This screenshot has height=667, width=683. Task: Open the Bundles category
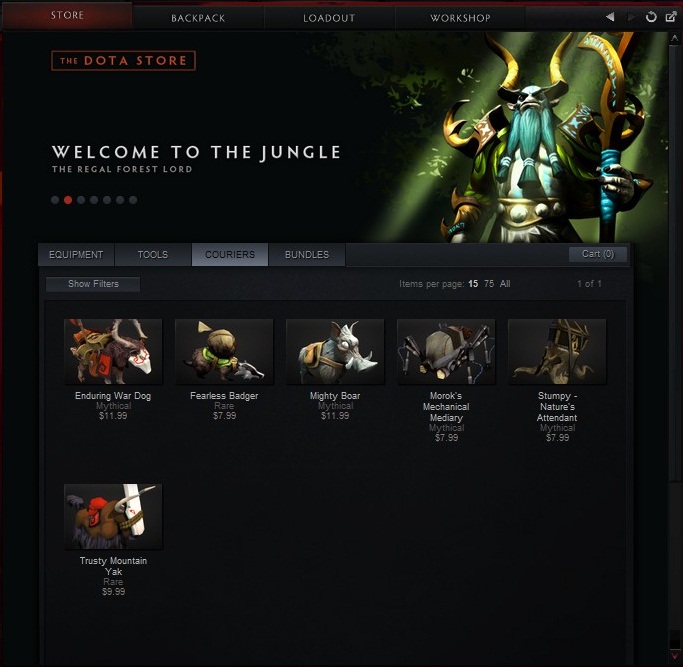(307, 255)
